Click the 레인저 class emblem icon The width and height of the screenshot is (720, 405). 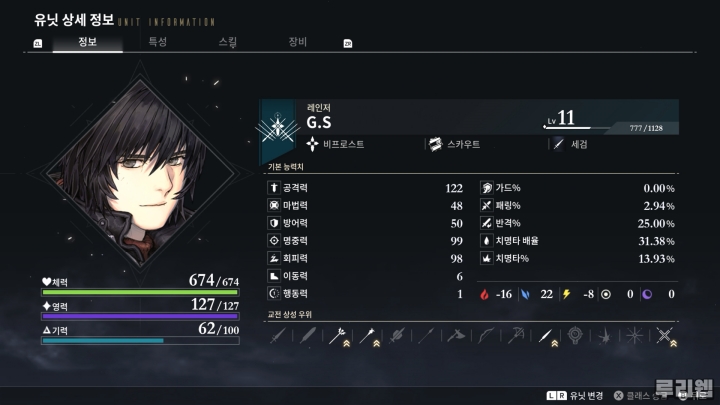click(x=278, y=127)
